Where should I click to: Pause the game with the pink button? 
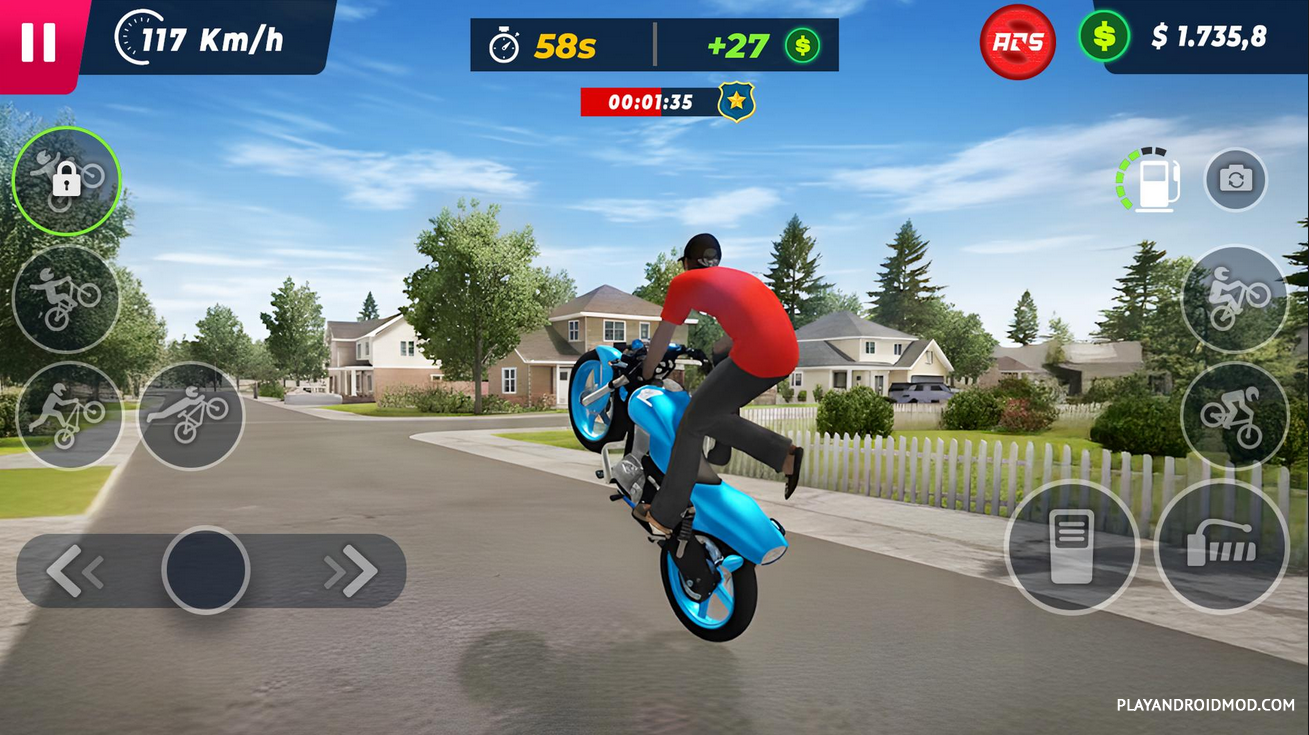tap(39, 43)
